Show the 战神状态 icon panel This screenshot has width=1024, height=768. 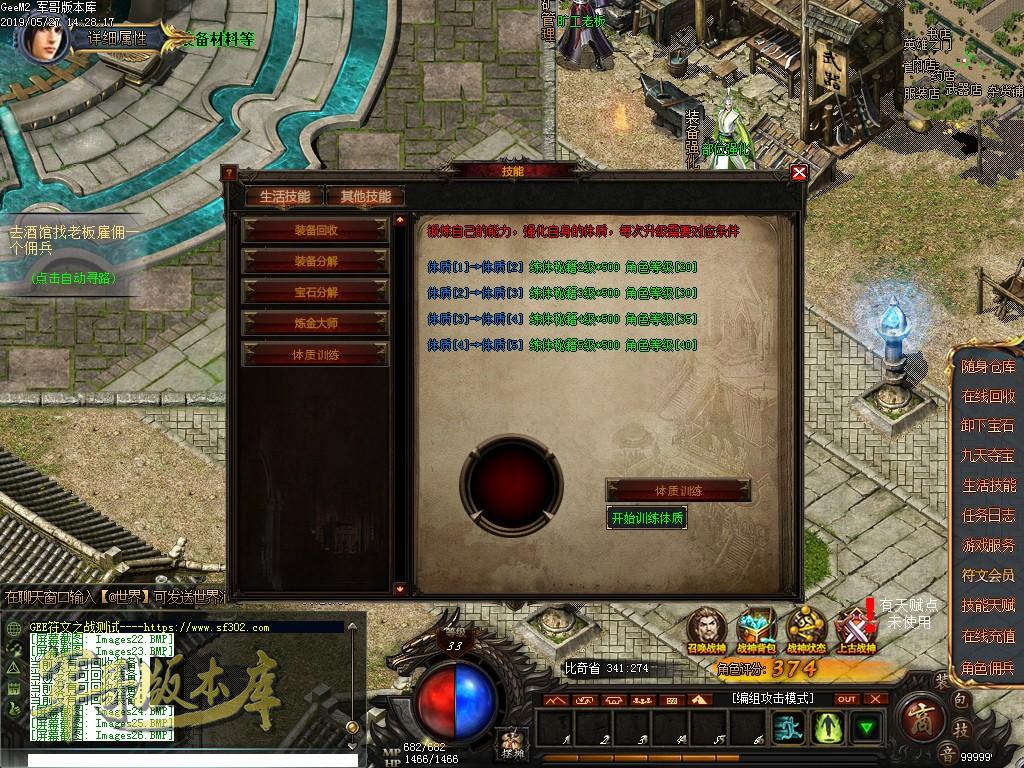pos(805,627)
